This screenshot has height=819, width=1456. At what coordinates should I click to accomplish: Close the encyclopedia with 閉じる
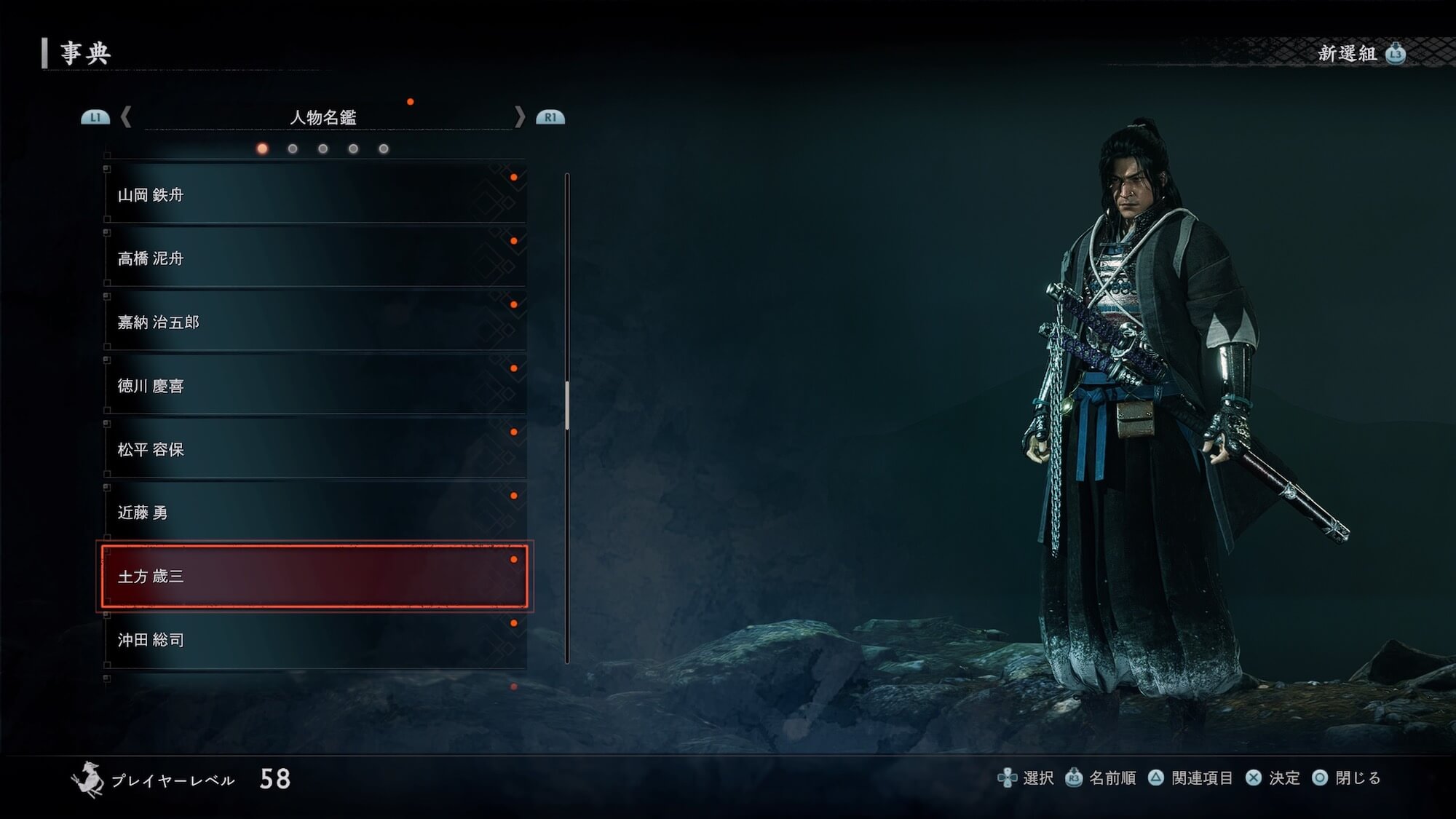[1347, 778]
